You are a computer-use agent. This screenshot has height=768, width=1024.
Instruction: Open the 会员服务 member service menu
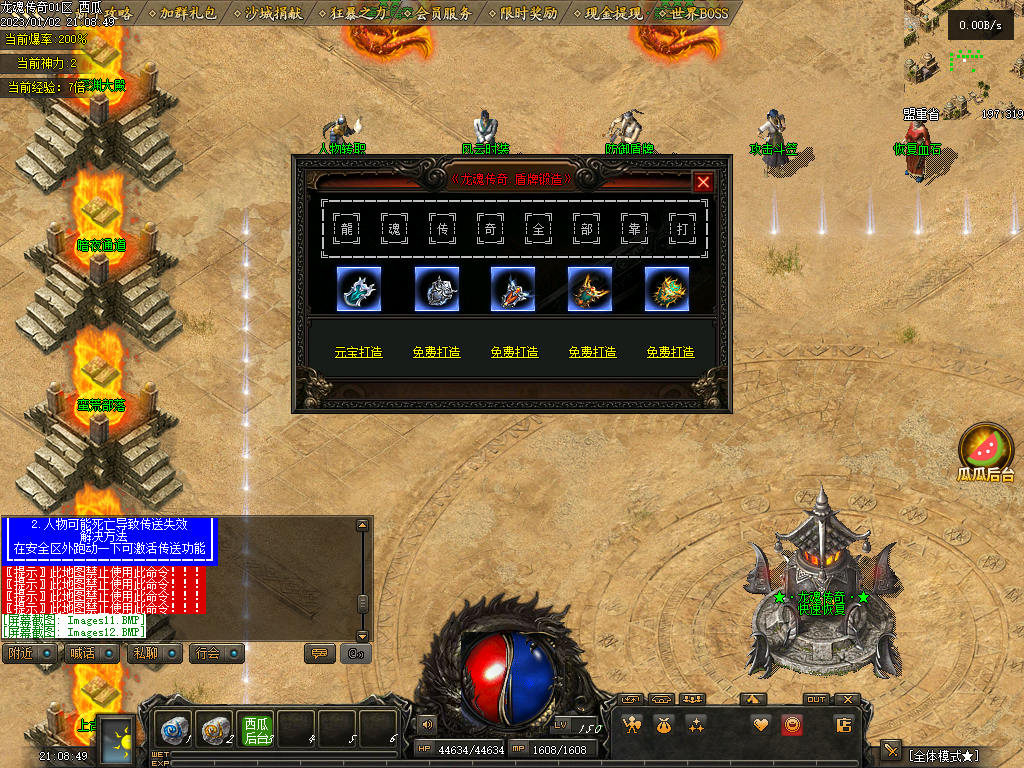[442, 14]
